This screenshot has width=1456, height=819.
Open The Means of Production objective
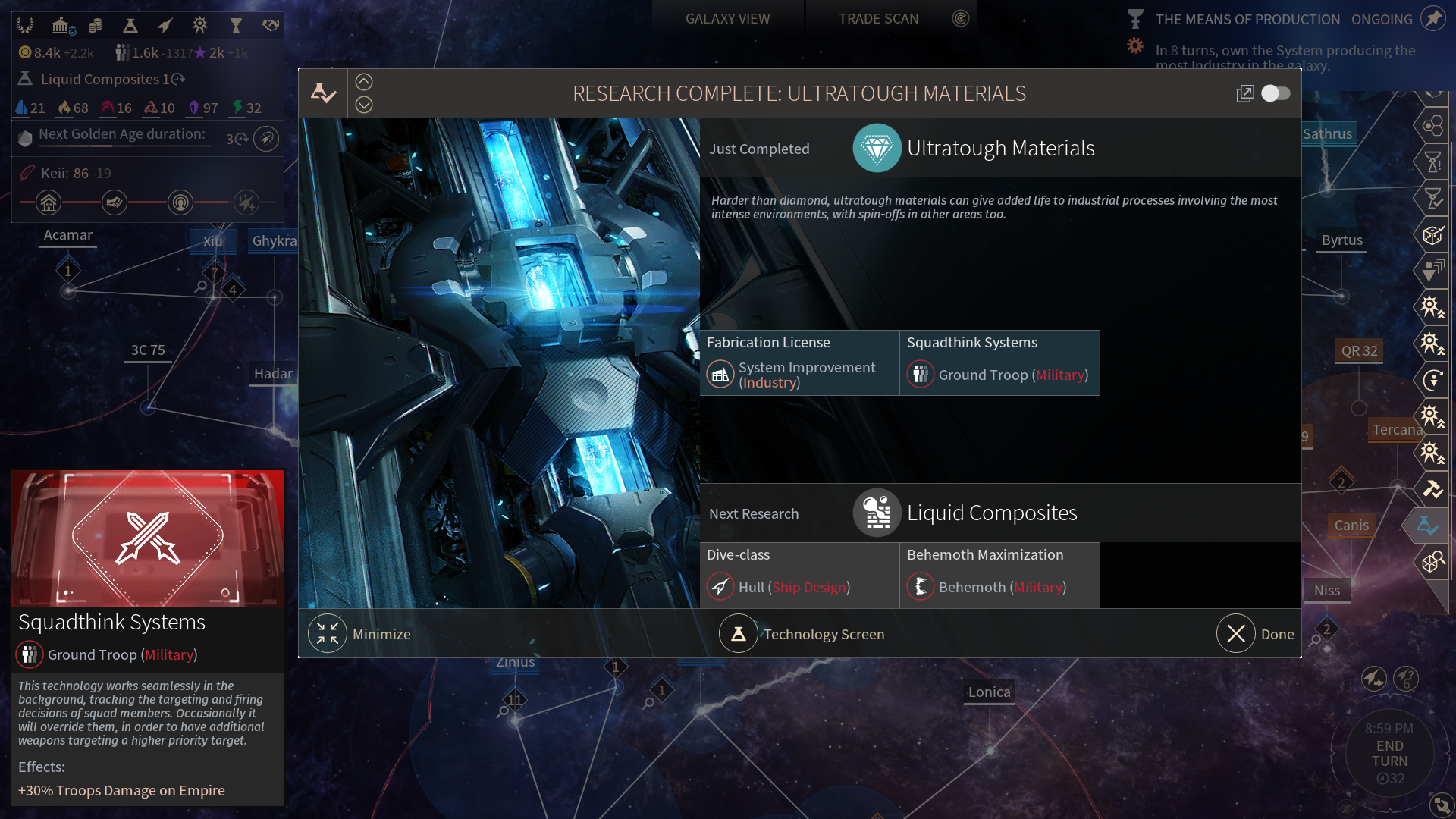[x=1247, y=20]
